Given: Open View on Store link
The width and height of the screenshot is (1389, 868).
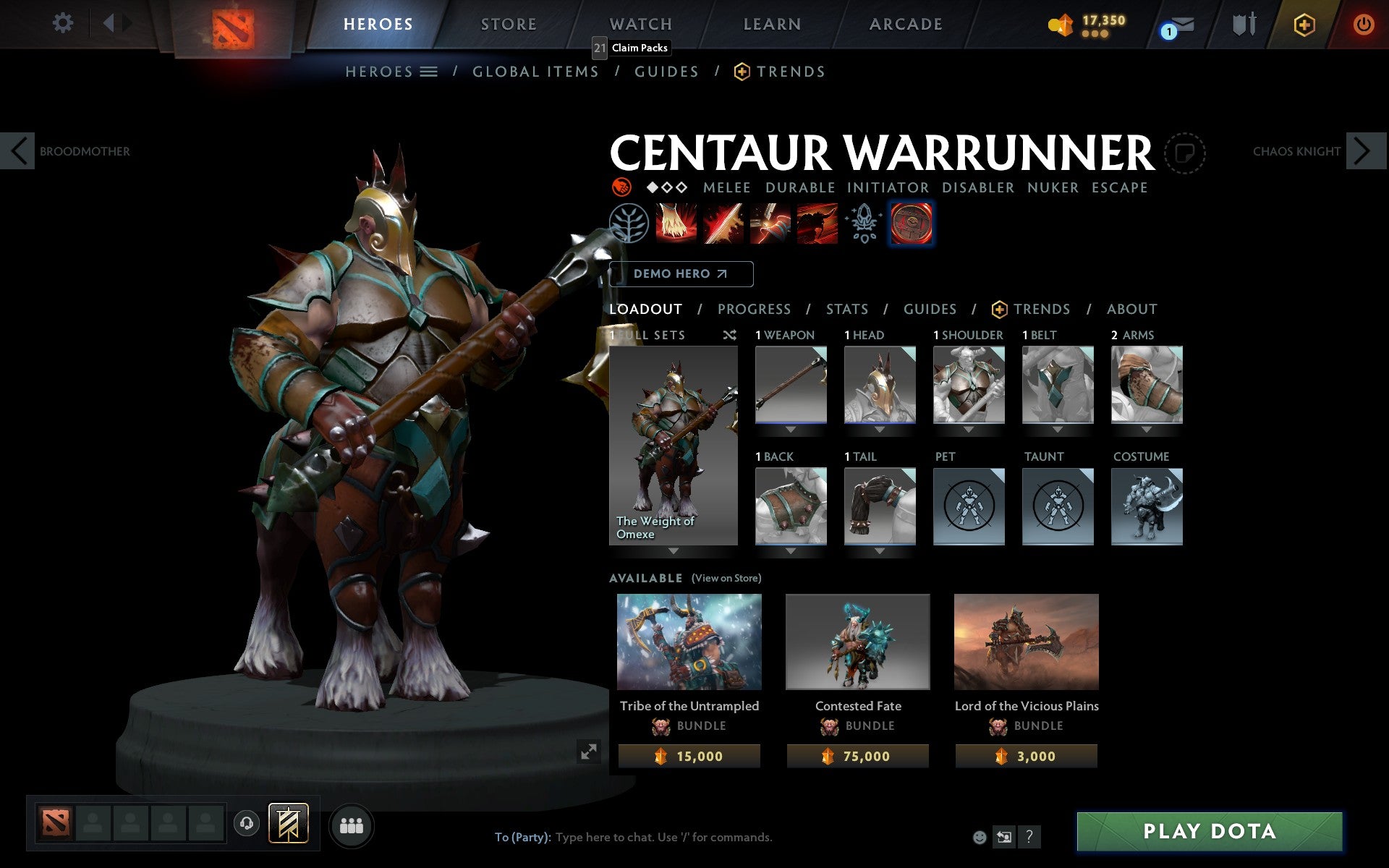Looking at the screenshot, I should point(726,578).
